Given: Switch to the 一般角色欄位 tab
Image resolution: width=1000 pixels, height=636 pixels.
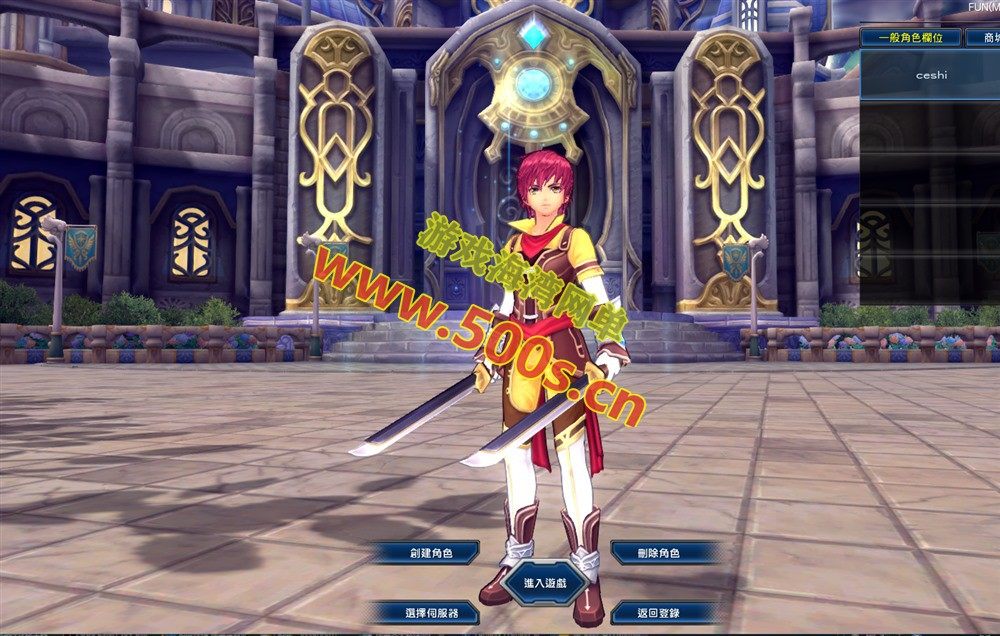Looking at the screenshot, I should pos(911,38).
